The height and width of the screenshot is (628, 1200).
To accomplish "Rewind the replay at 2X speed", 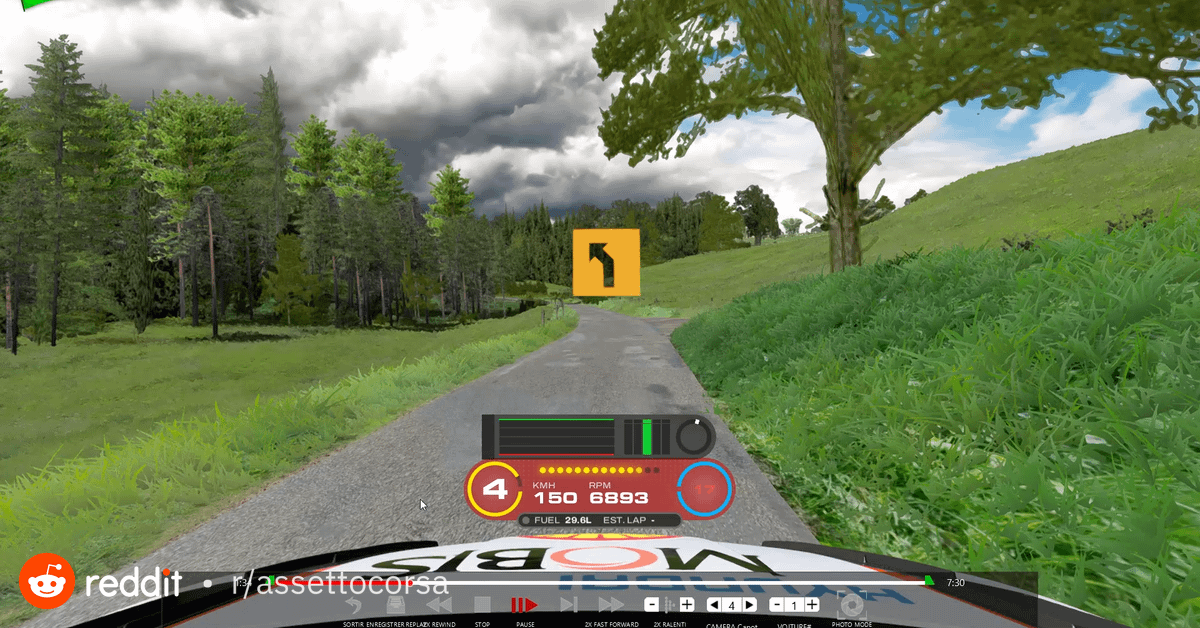I will point(439,605).
